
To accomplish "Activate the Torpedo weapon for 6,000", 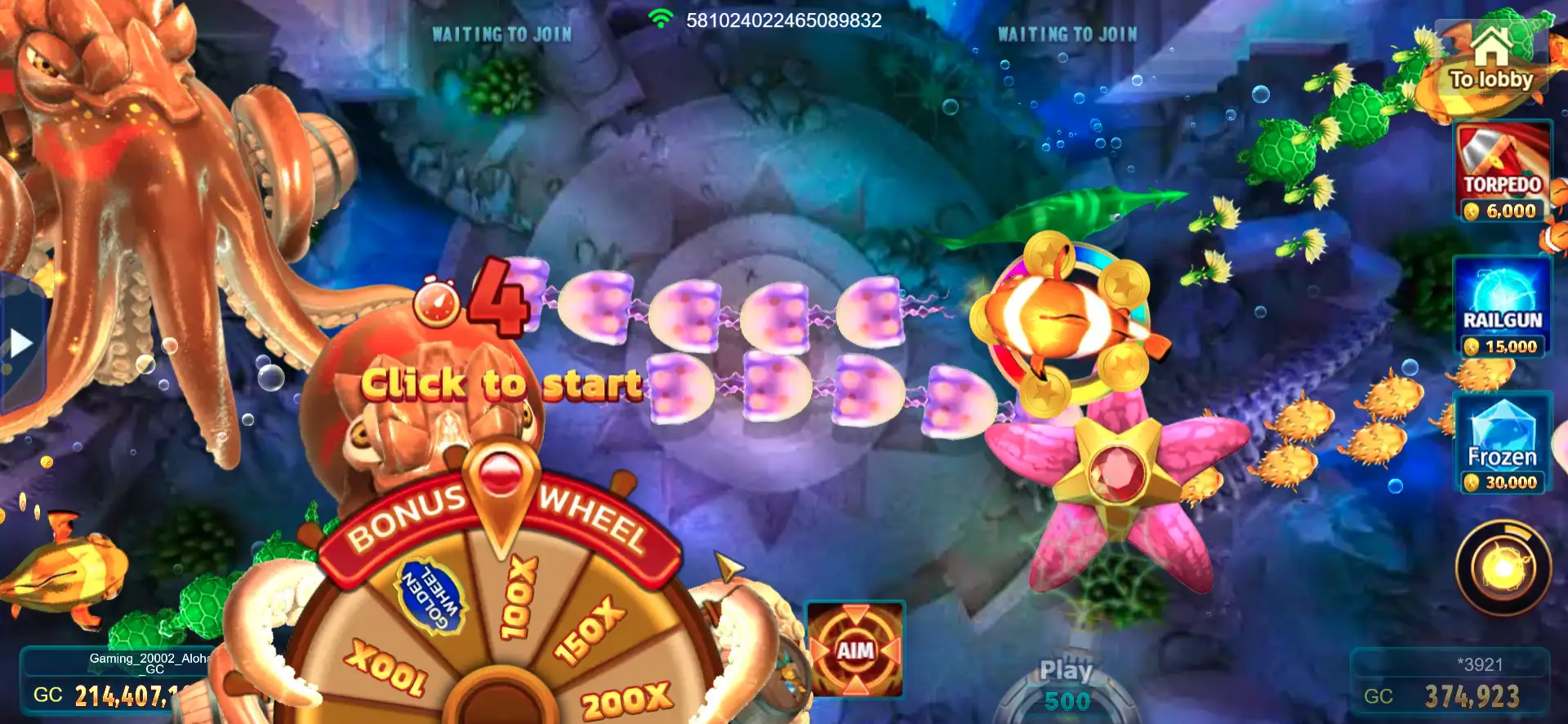I will [1503, 172].
